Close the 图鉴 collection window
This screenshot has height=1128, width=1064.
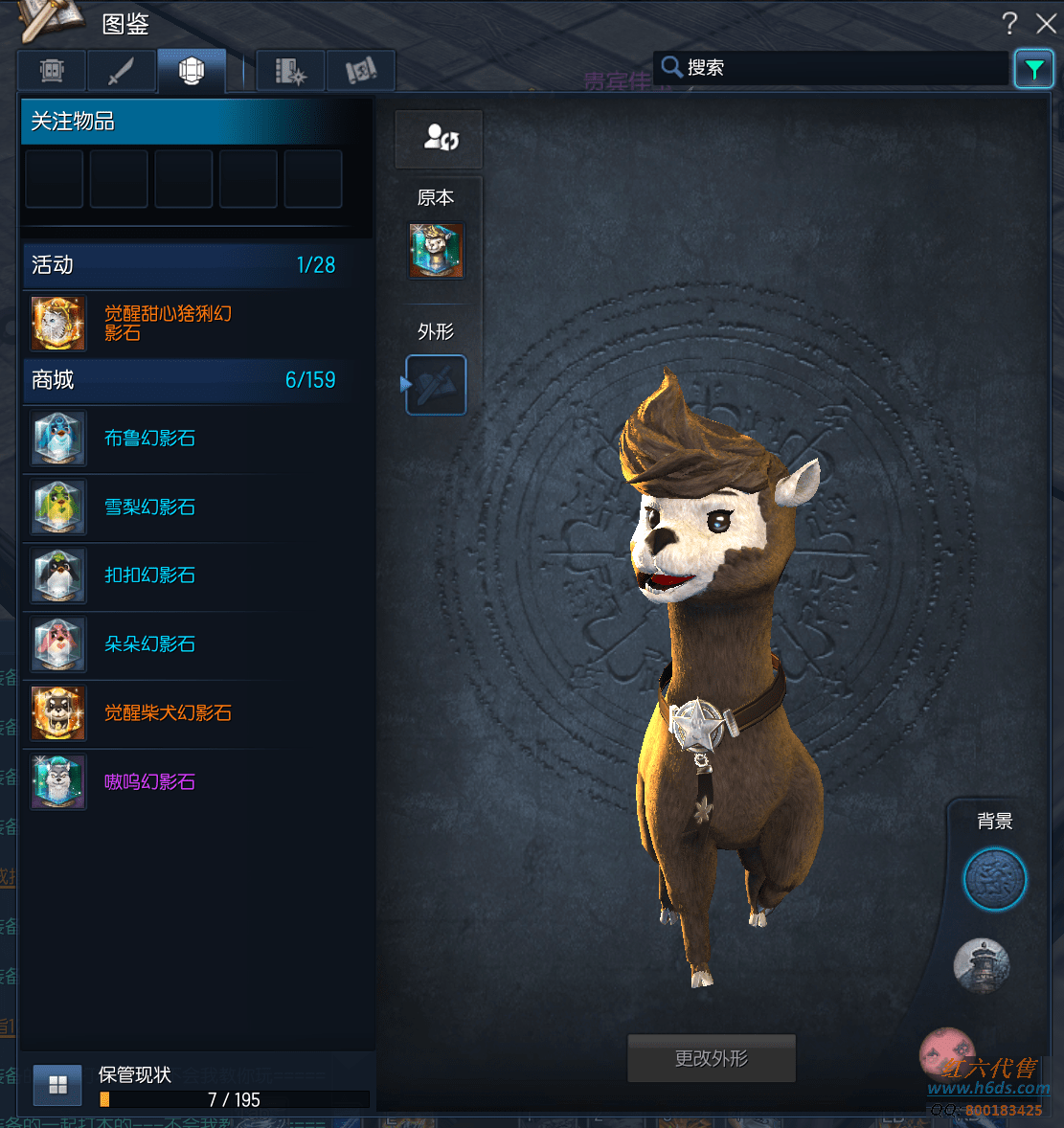pos(1046,23)
